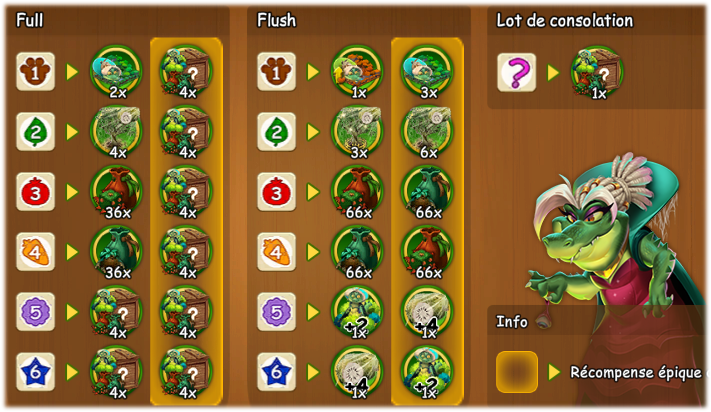Select the 36x green sack reward under Full
This screenshot has width=711, height=412.
point(116,252)
